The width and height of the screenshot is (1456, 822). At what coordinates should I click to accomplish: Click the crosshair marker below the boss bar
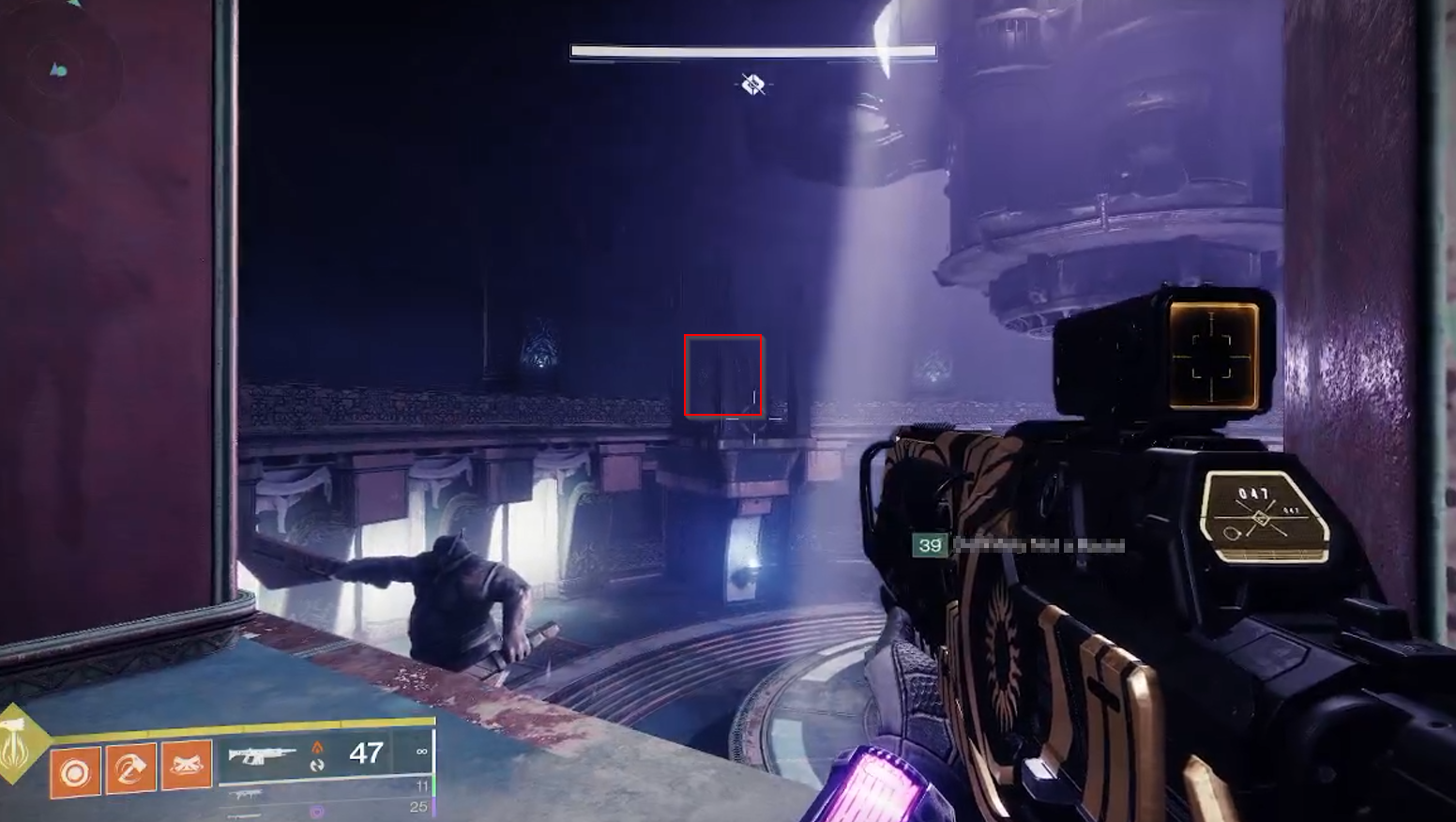tap(751, 85)
